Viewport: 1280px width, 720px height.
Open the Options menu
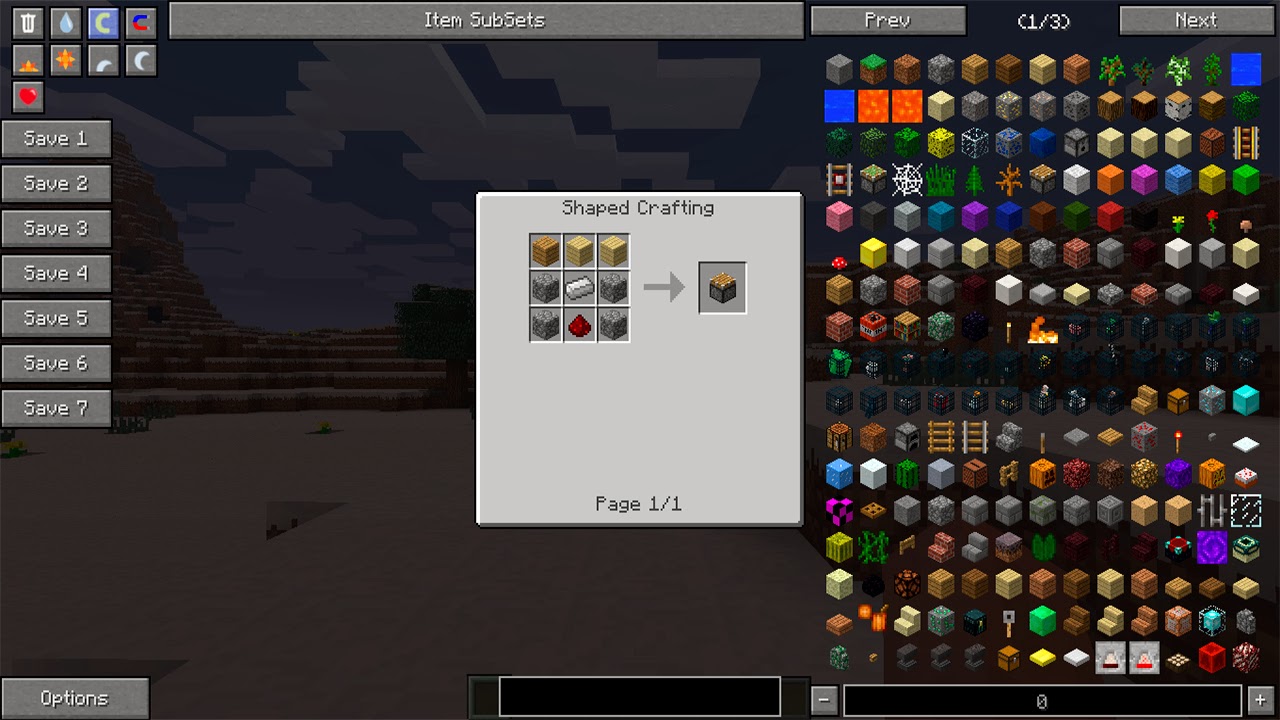[75, 697]
